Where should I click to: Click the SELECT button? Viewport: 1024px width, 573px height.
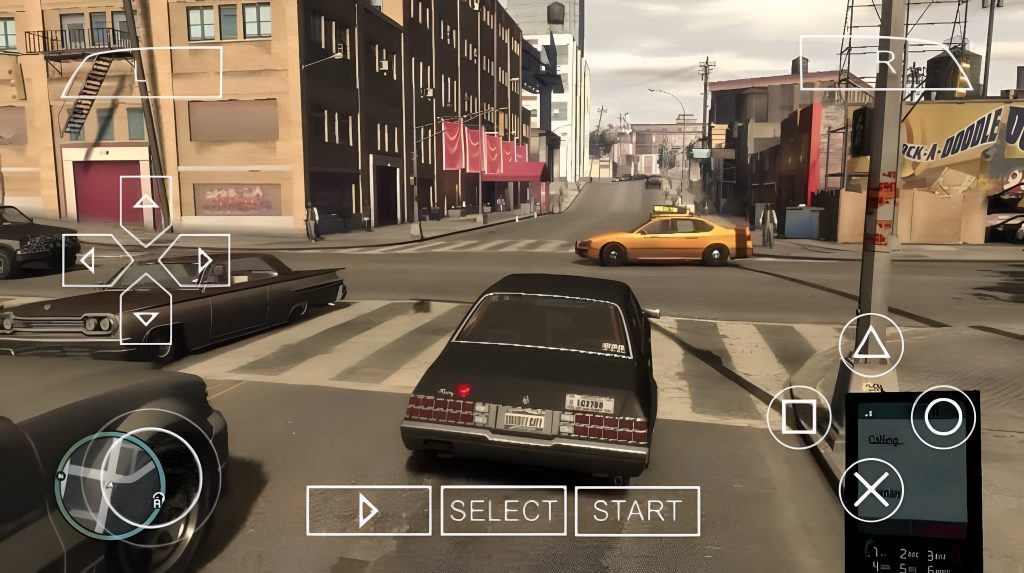[503, 511]
